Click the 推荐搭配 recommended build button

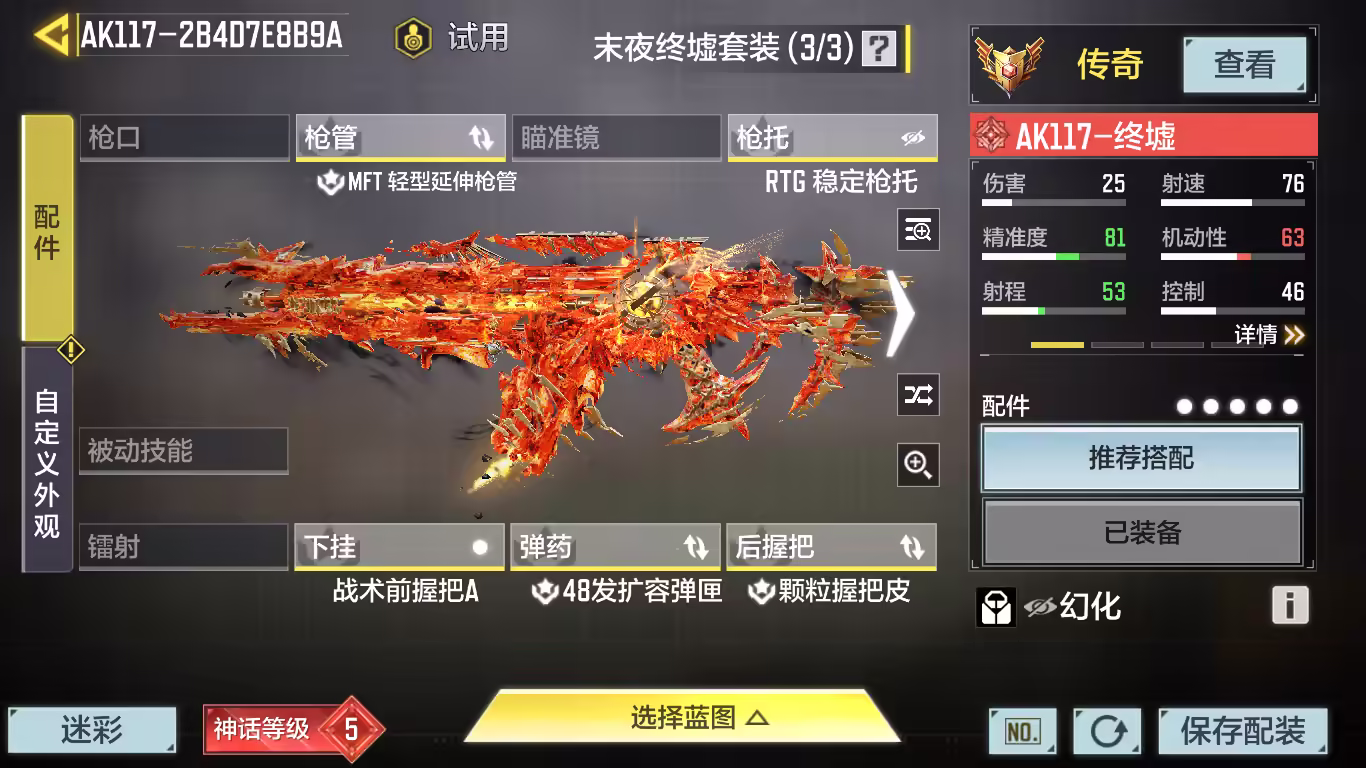pos(1141,459)
